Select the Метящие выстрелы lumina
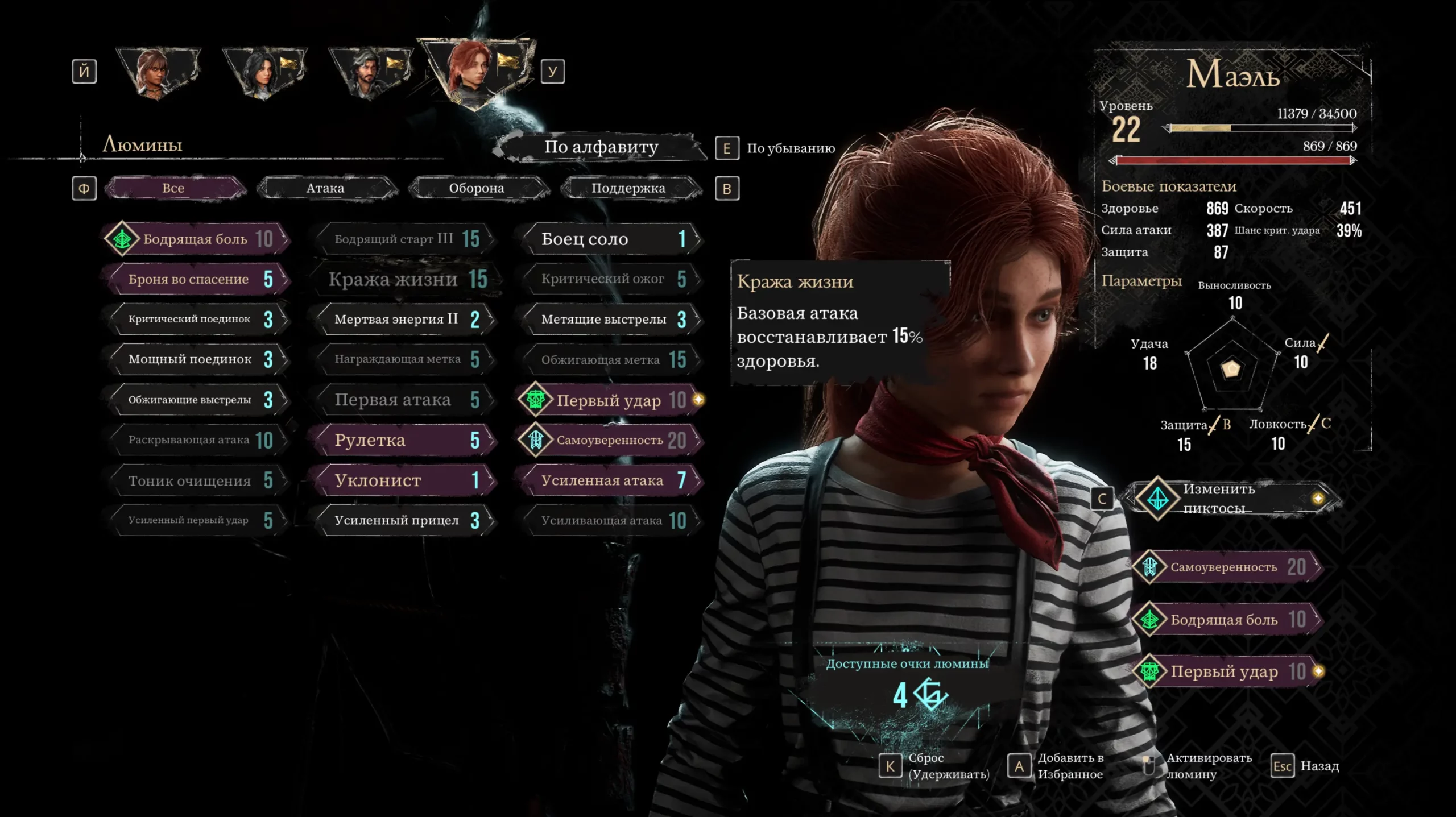 (x=611, y=319)
